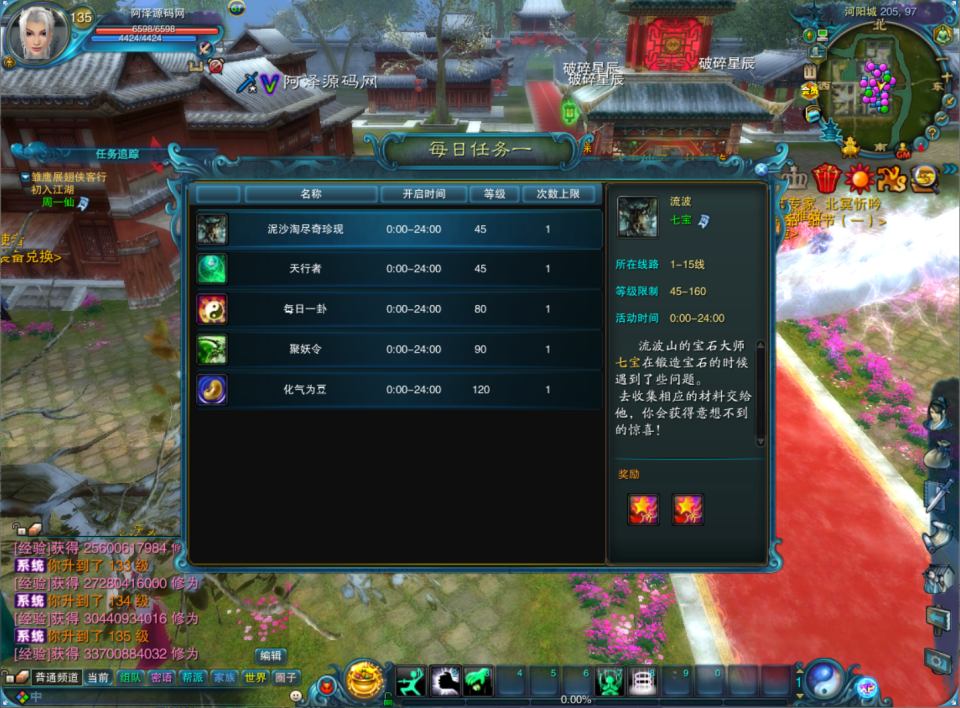This screenshot has height=708, width=960.
Task: Open the 帮派 chat channel tab
Action: click(193, 677)
